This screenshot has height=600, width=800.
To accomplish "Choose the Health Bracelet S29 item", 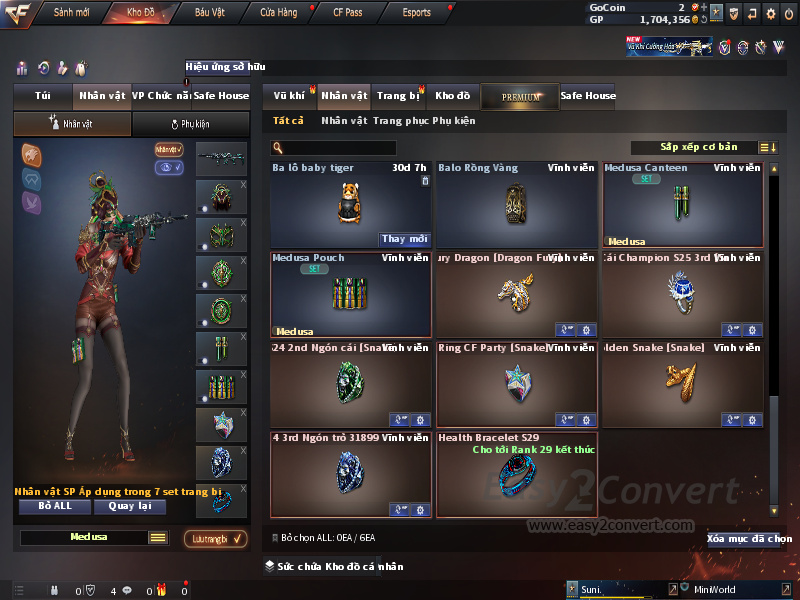I will click(x=516, y=476).
